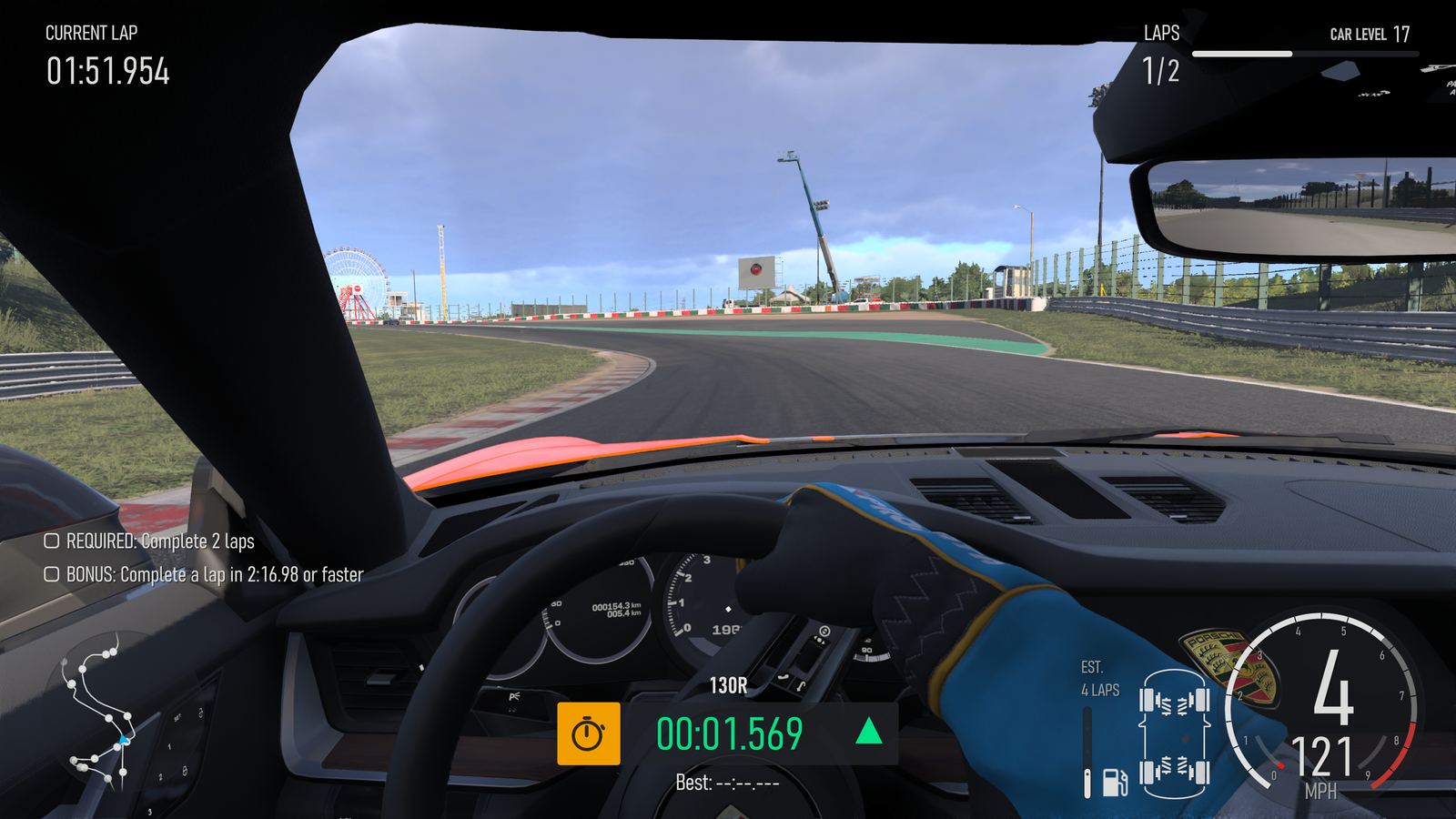
Task: Click the tire wear car diagram
Action: (x=1174, y=733)
